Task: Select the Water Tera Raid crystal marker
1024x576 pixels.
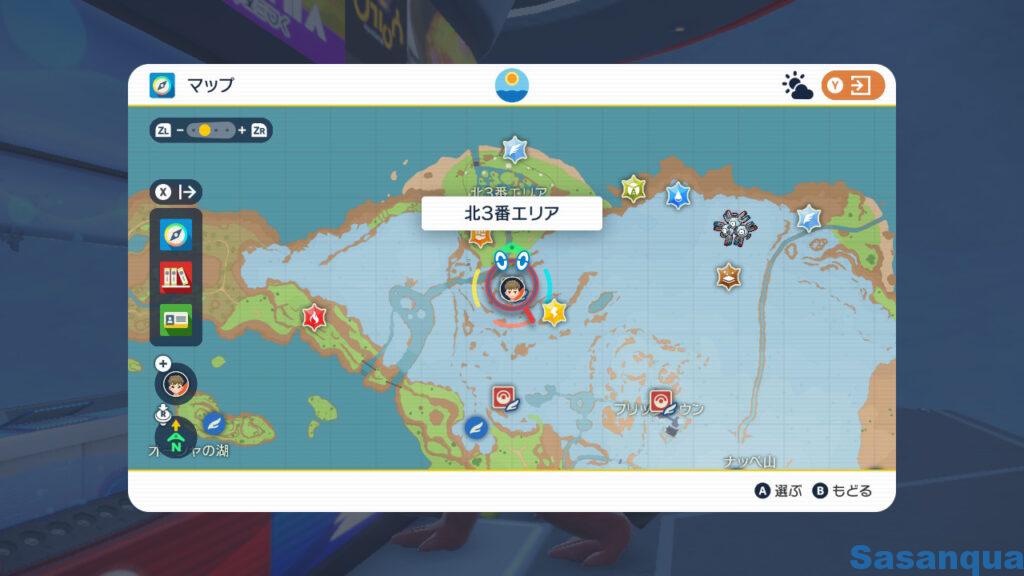Action: [x=678, y=194]
